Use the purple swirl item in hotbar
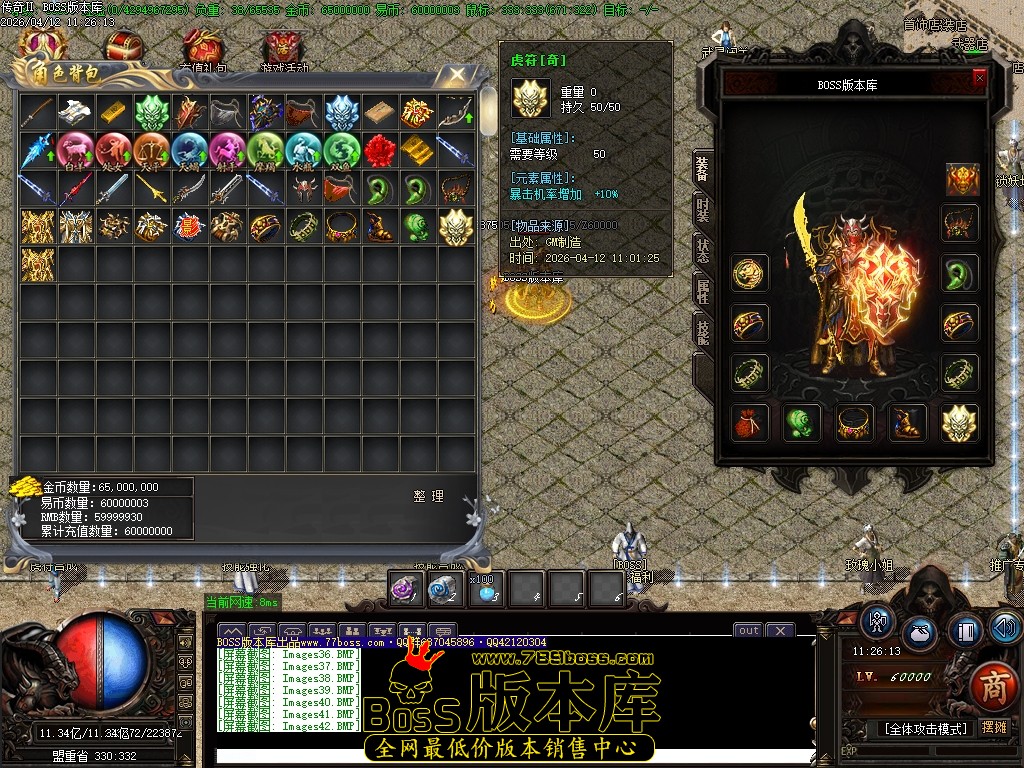Viewport: 1024px width, 768px height. (406, 589)
